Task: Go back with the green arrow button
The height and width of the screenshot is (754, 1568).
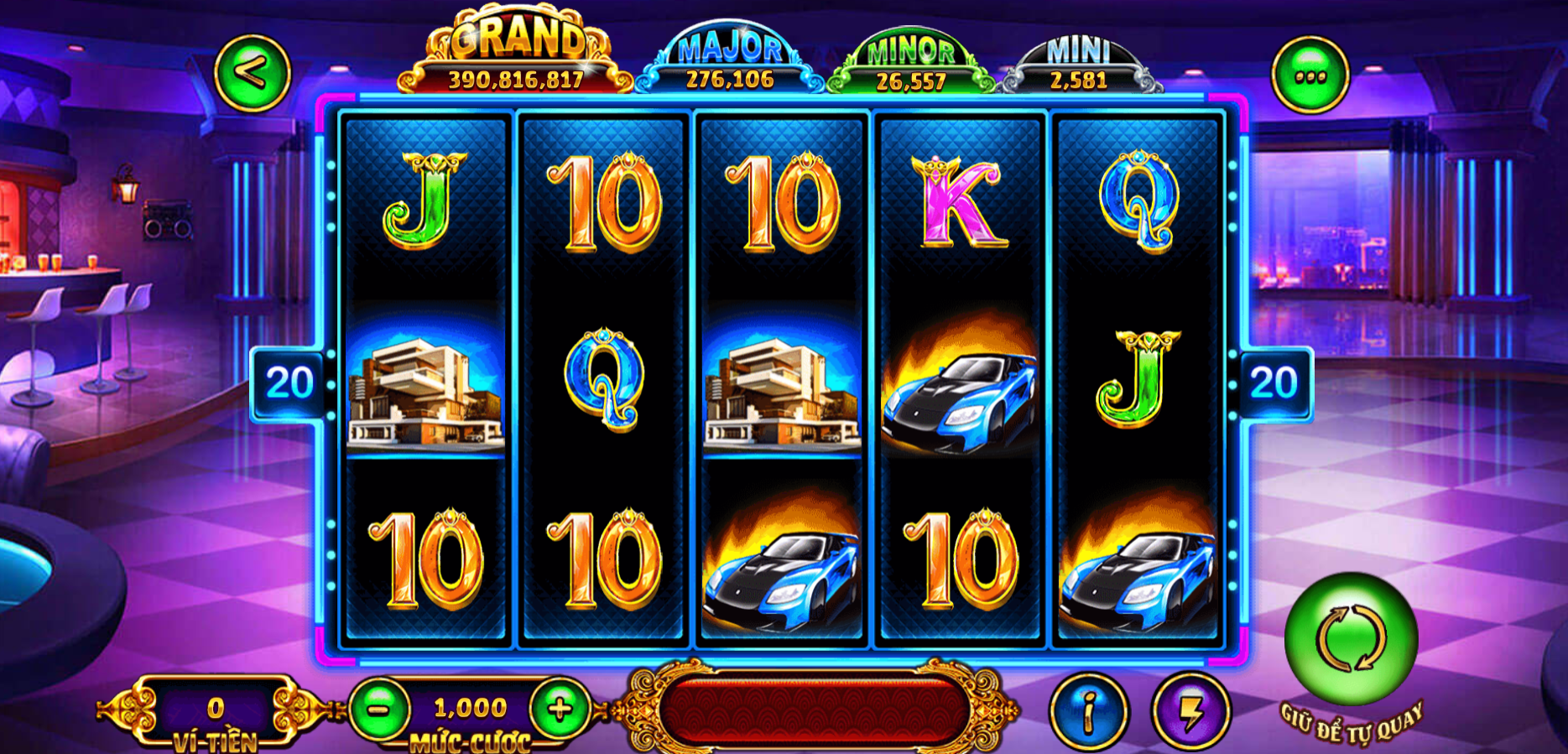Action: (x=252, y=74)
